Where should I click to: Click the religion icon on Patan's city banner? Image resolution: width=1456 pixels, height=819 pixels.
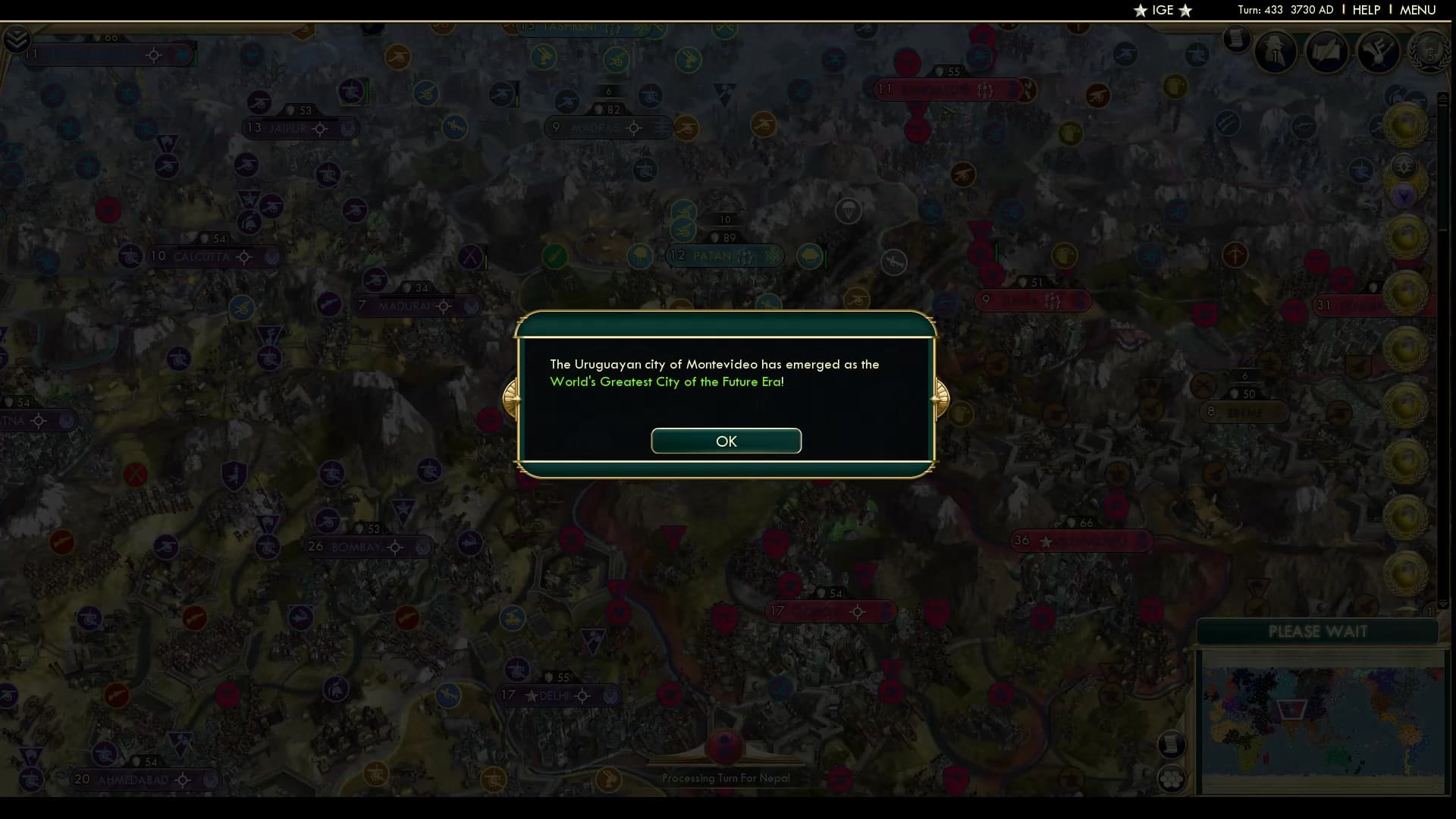click(x=773, y=256)
